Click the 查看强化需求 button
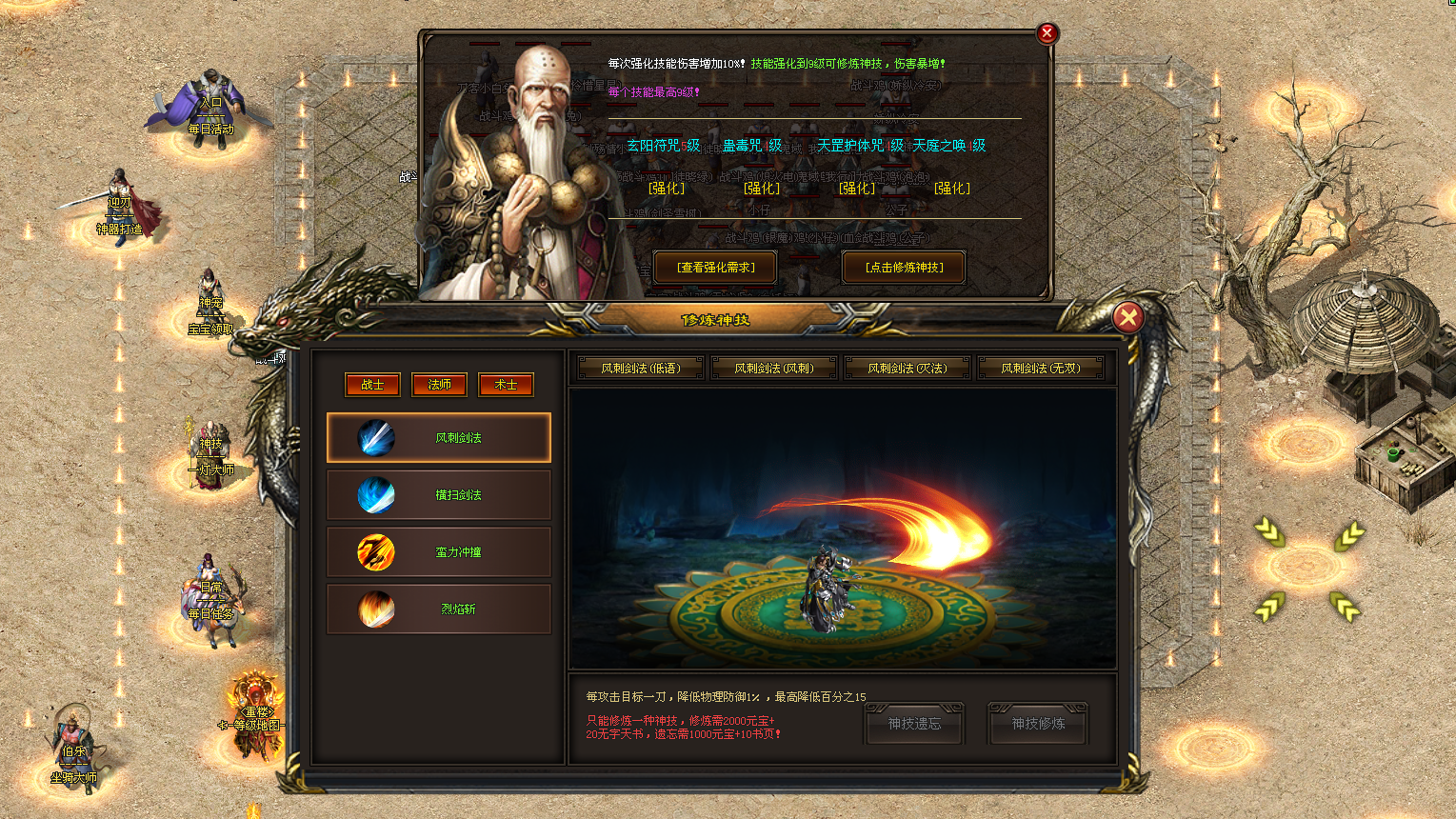Viewport: 1456px width, 819px height. (x=712, y=267)
